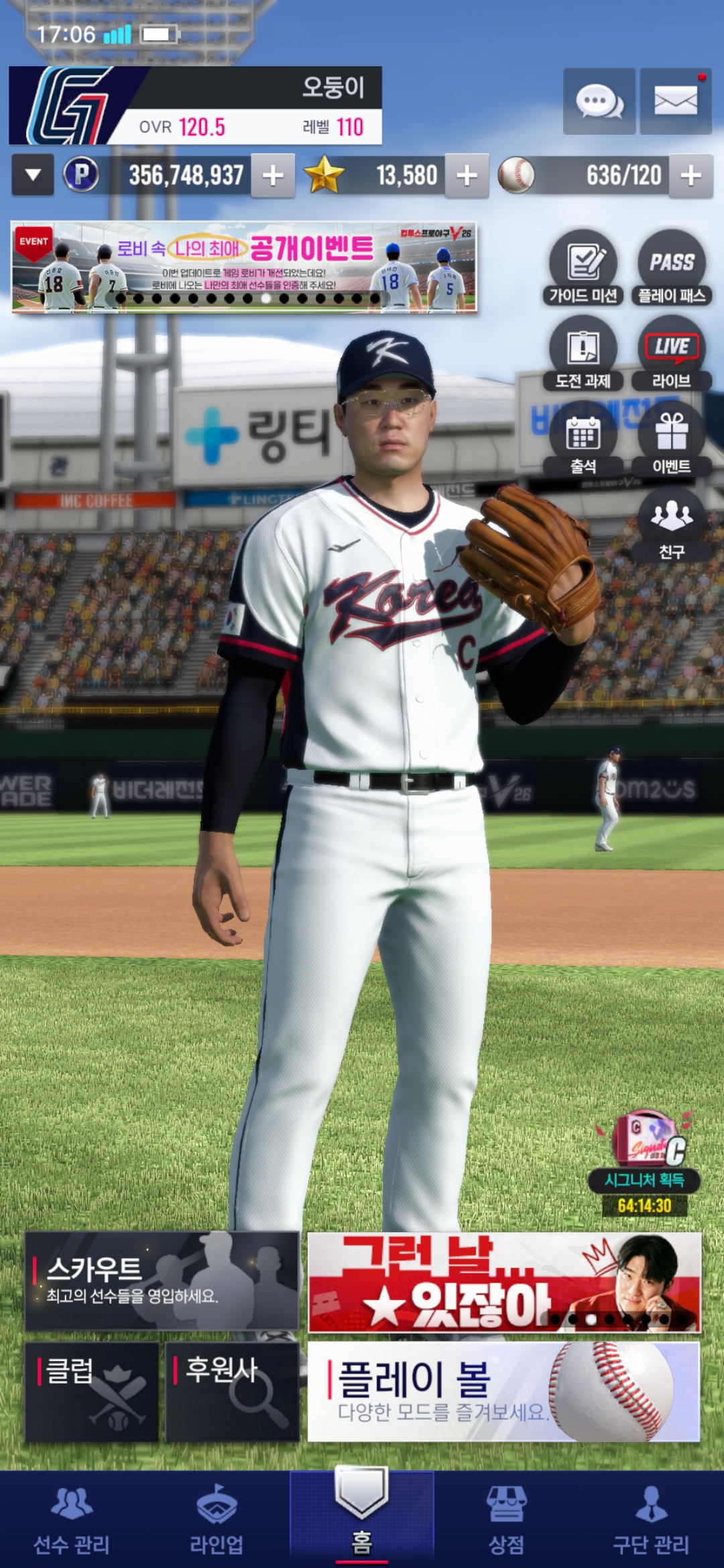Open the 라이브 LIVE icon
This screenshot has width=724, height=1568.
tap(672, 353)
